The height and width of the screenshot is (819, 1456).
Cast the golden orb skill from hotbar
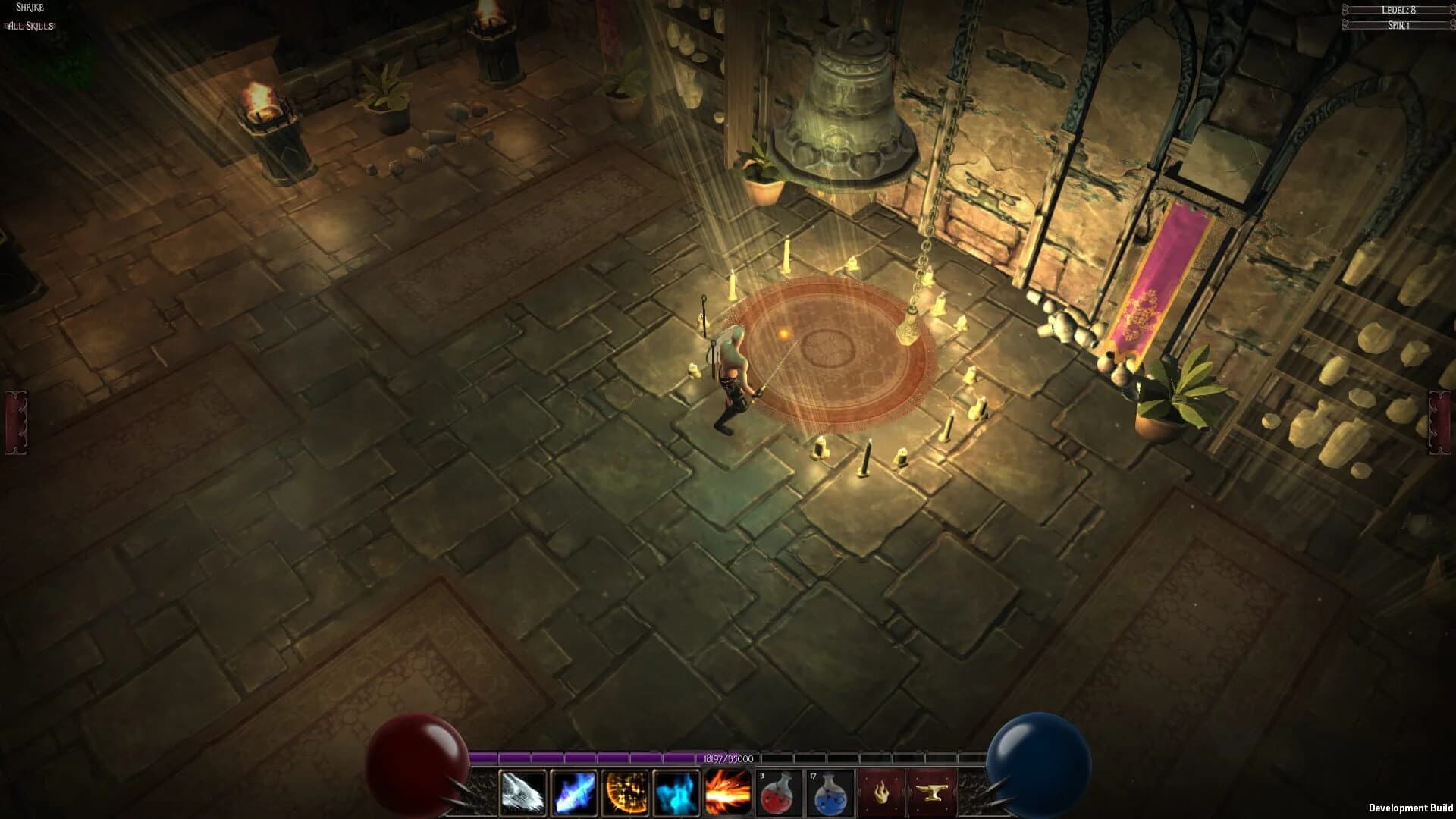coord(625,793)
